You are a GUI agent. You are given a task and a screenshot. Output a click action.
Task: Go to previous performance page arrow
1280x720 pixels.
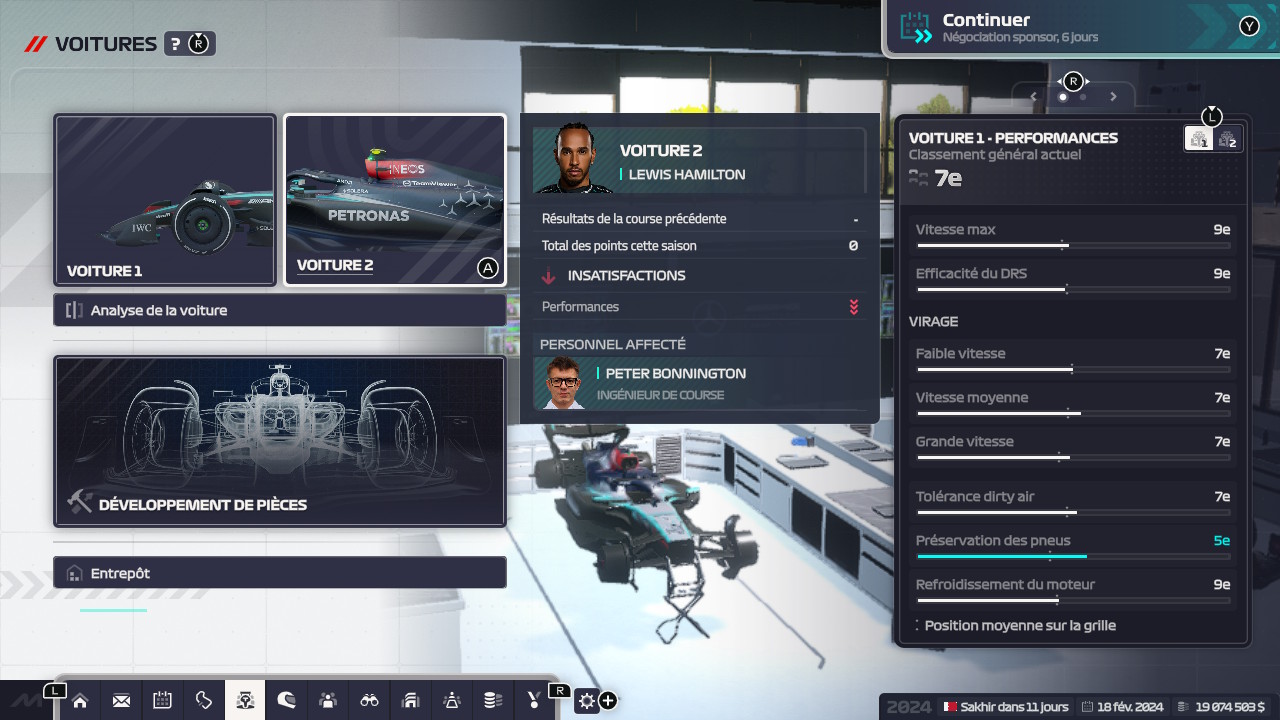pyautogui.click(x=1034, y=97)
